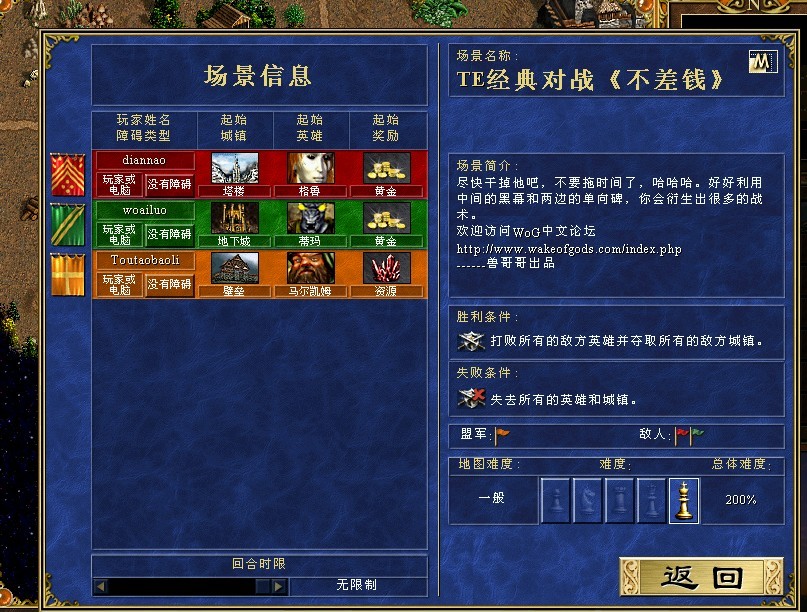
Task: Choose diannao's starting hero portrait
Action: (311, 168)
